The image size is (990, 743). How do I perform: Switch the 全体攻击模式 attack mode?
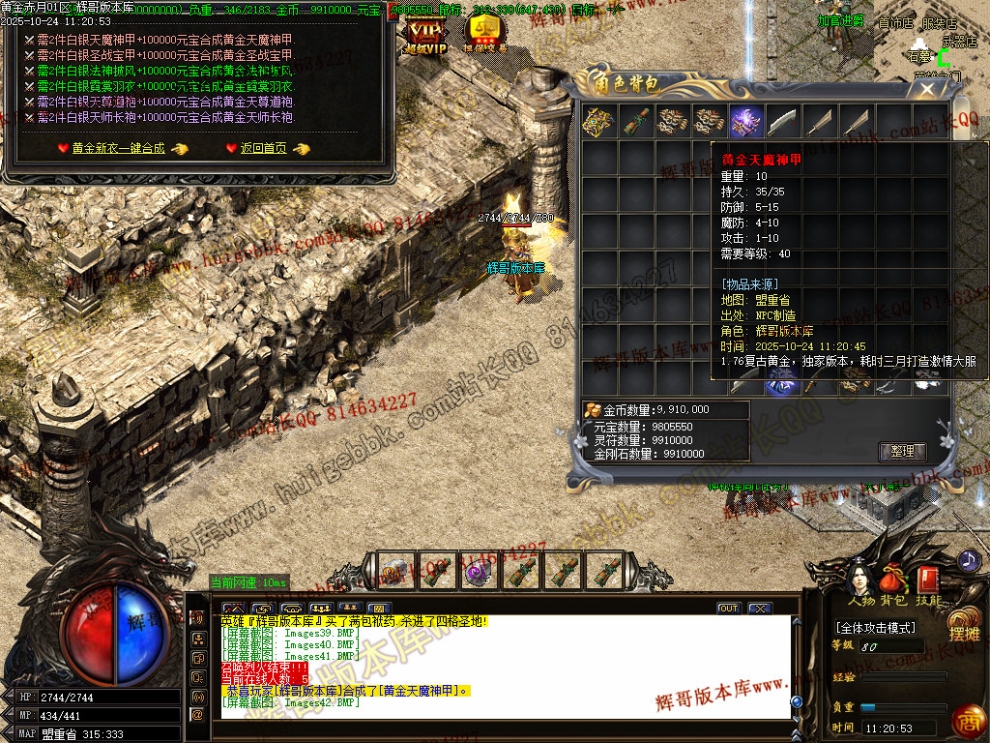876,628
